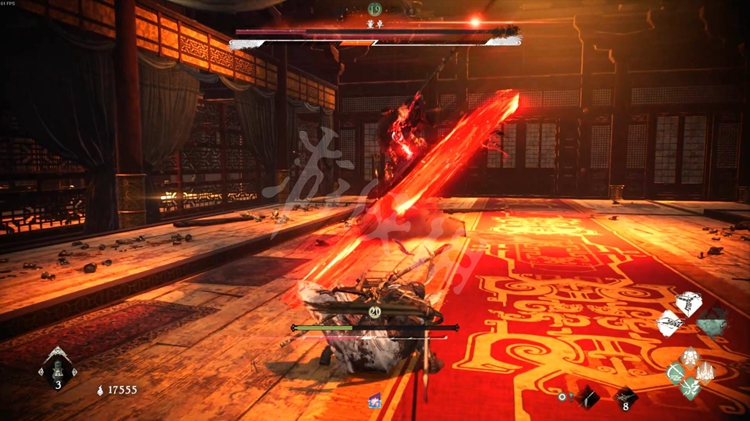Select the dark ranged weapon slot without a count

588,397
